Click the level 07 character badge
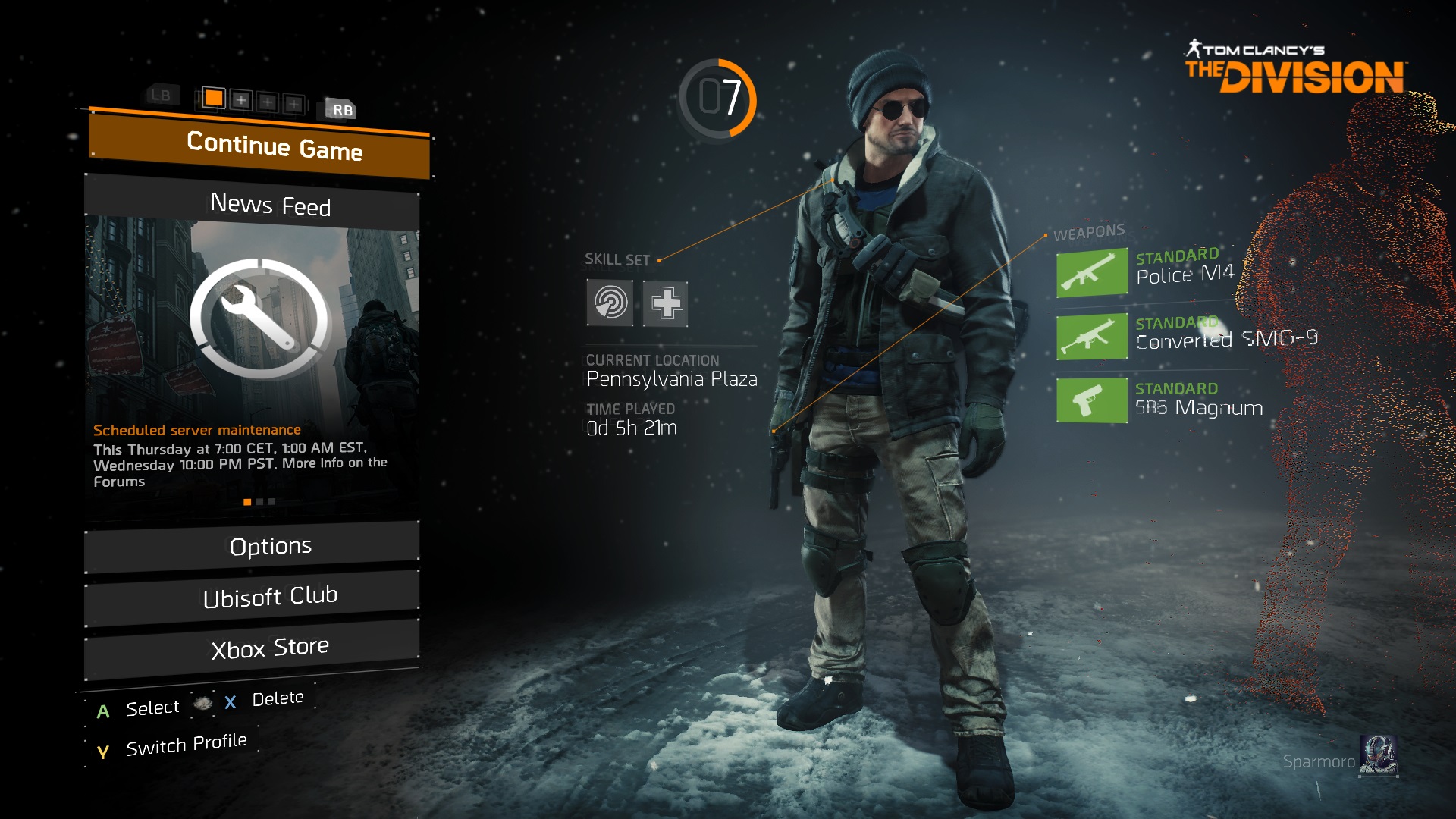This screenshot has height=819, width=1456. pos(717,99)
